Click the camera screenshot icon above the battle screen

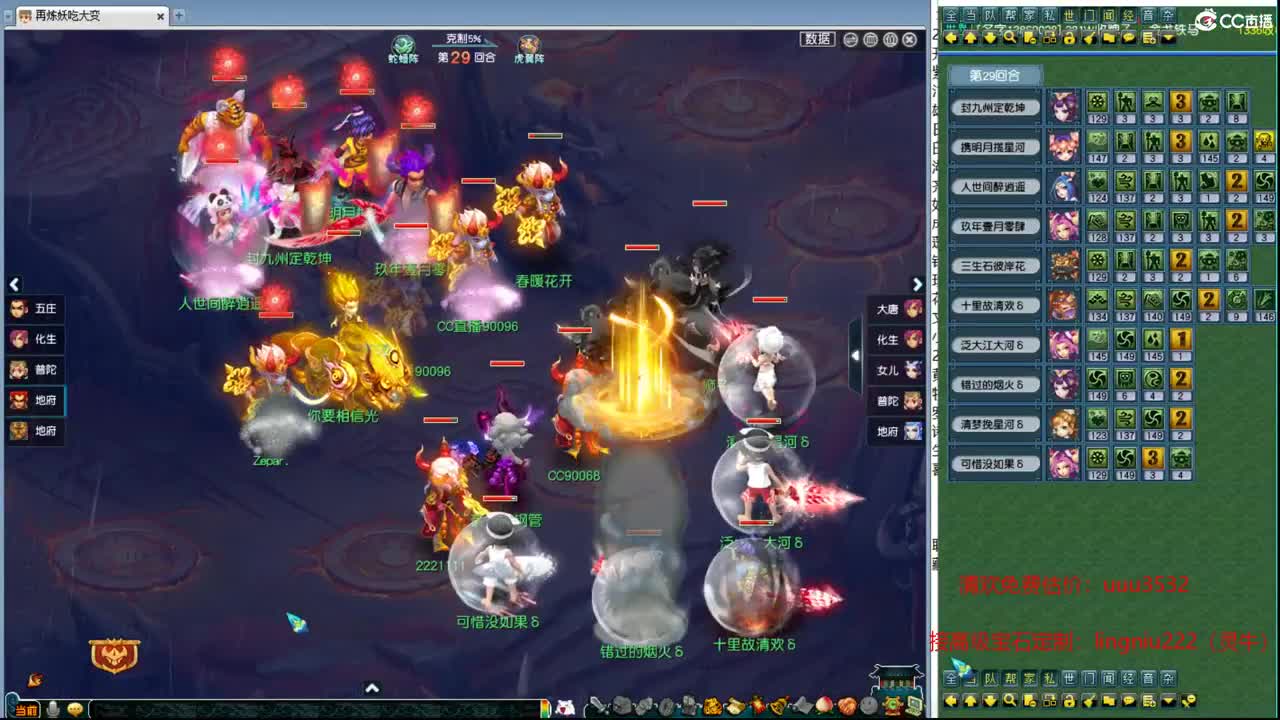pyautogui.click(x=850, y=40)
